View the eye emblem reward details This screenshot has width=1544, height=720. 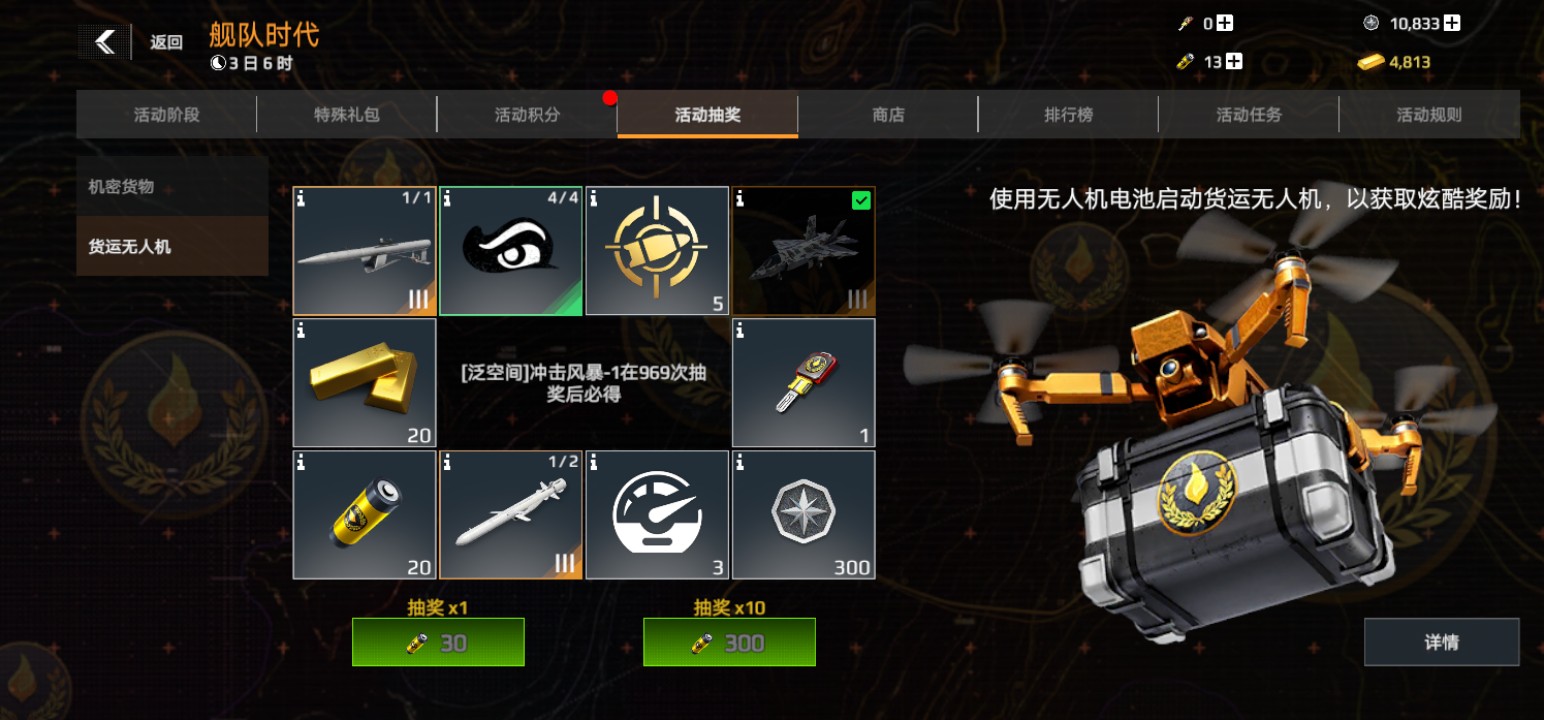[510, 250]
